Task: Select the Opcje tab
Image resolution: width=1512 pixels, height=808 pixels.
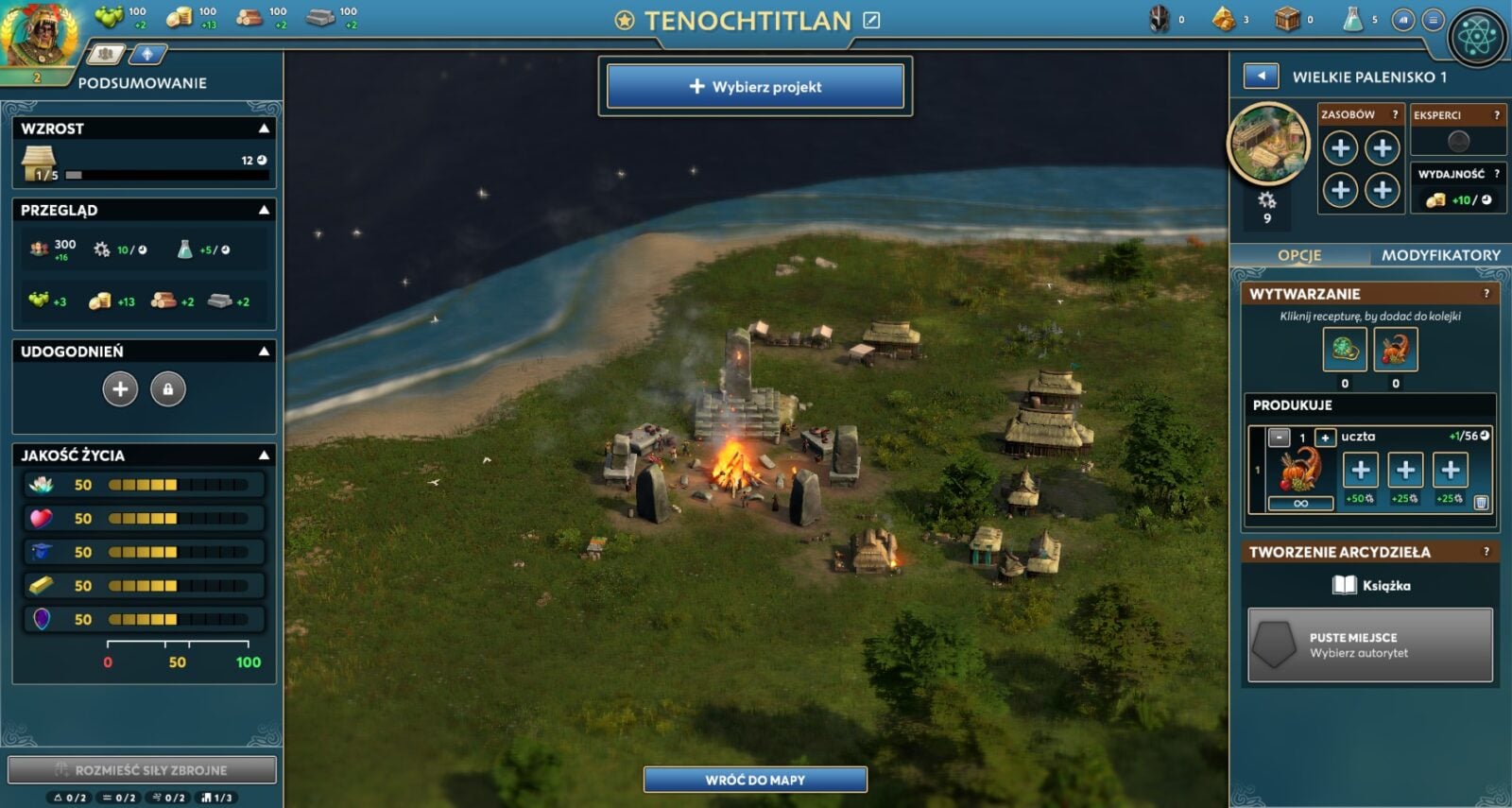Action: (x=1299, y=255)
